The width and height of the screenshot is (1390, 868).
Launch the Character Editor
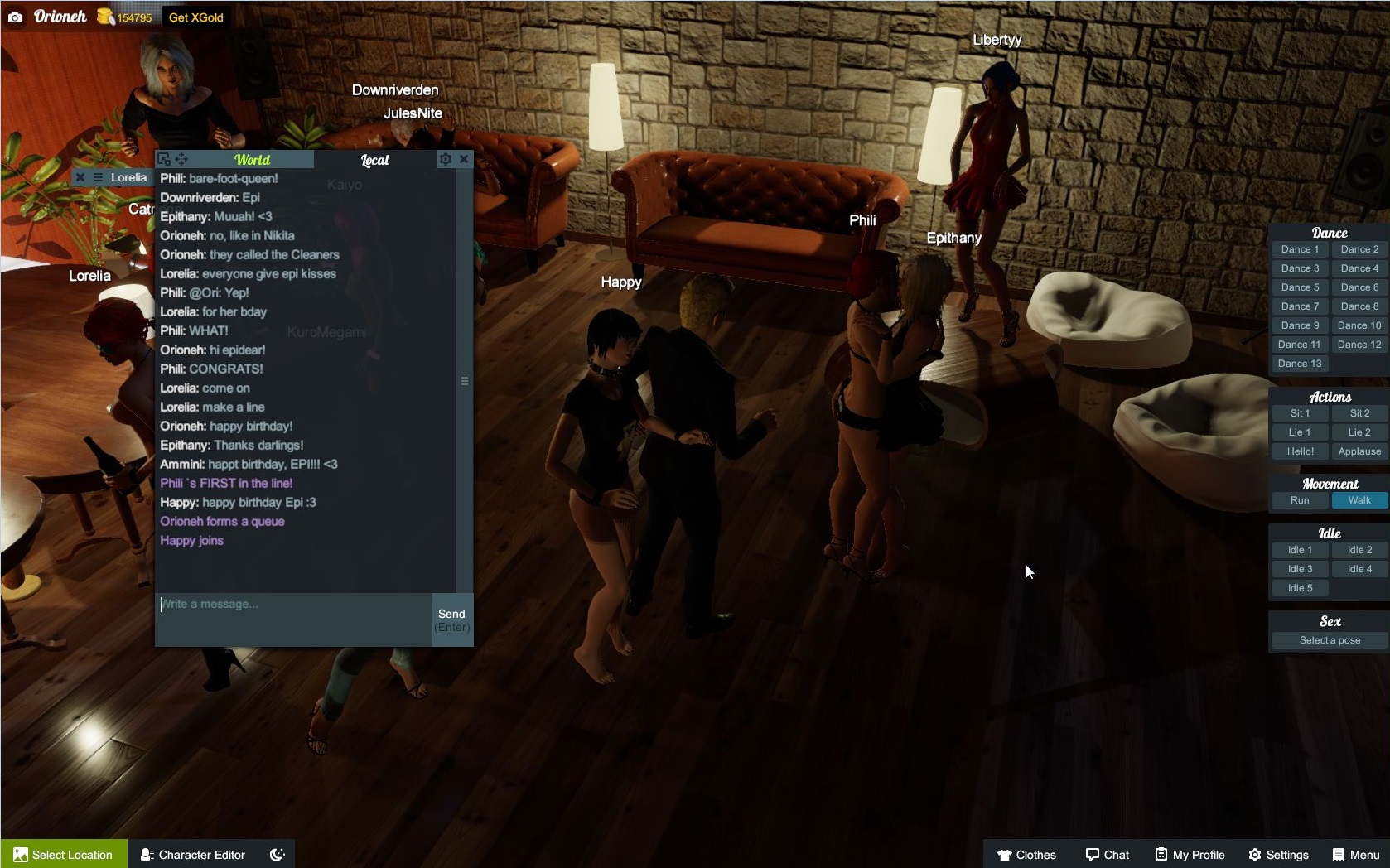coord(193,855)
